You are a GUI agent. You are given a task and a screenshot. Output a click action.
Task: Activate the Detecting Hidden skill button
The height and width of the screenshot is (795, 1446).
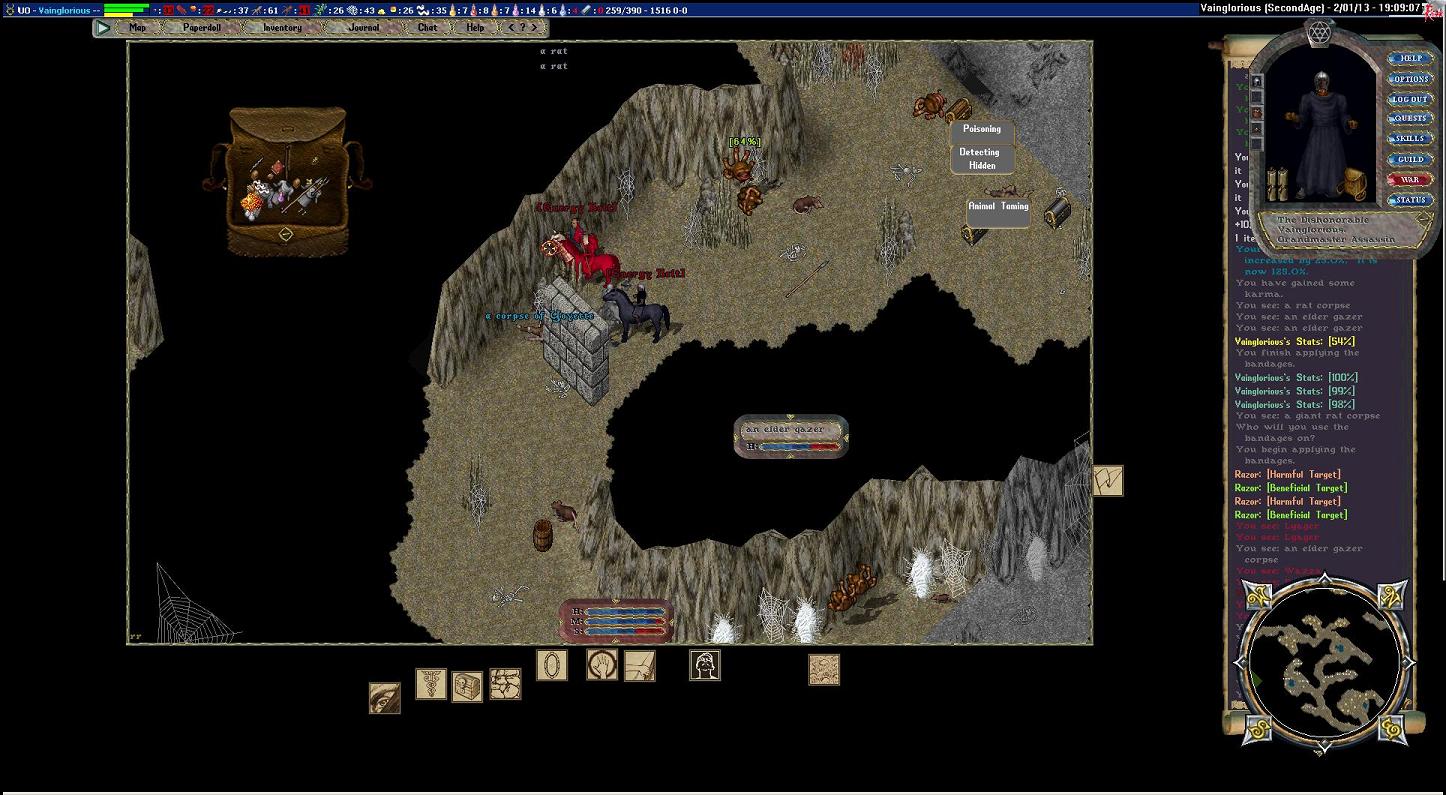click(x=981, y=159)
